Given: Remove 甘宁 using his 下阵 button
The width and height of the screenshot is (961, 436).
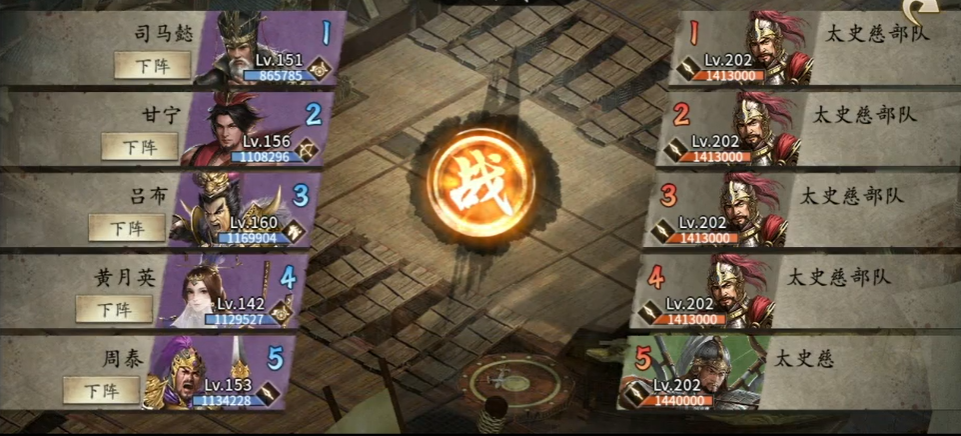Looking at the screenshot, I should (139, 146).
